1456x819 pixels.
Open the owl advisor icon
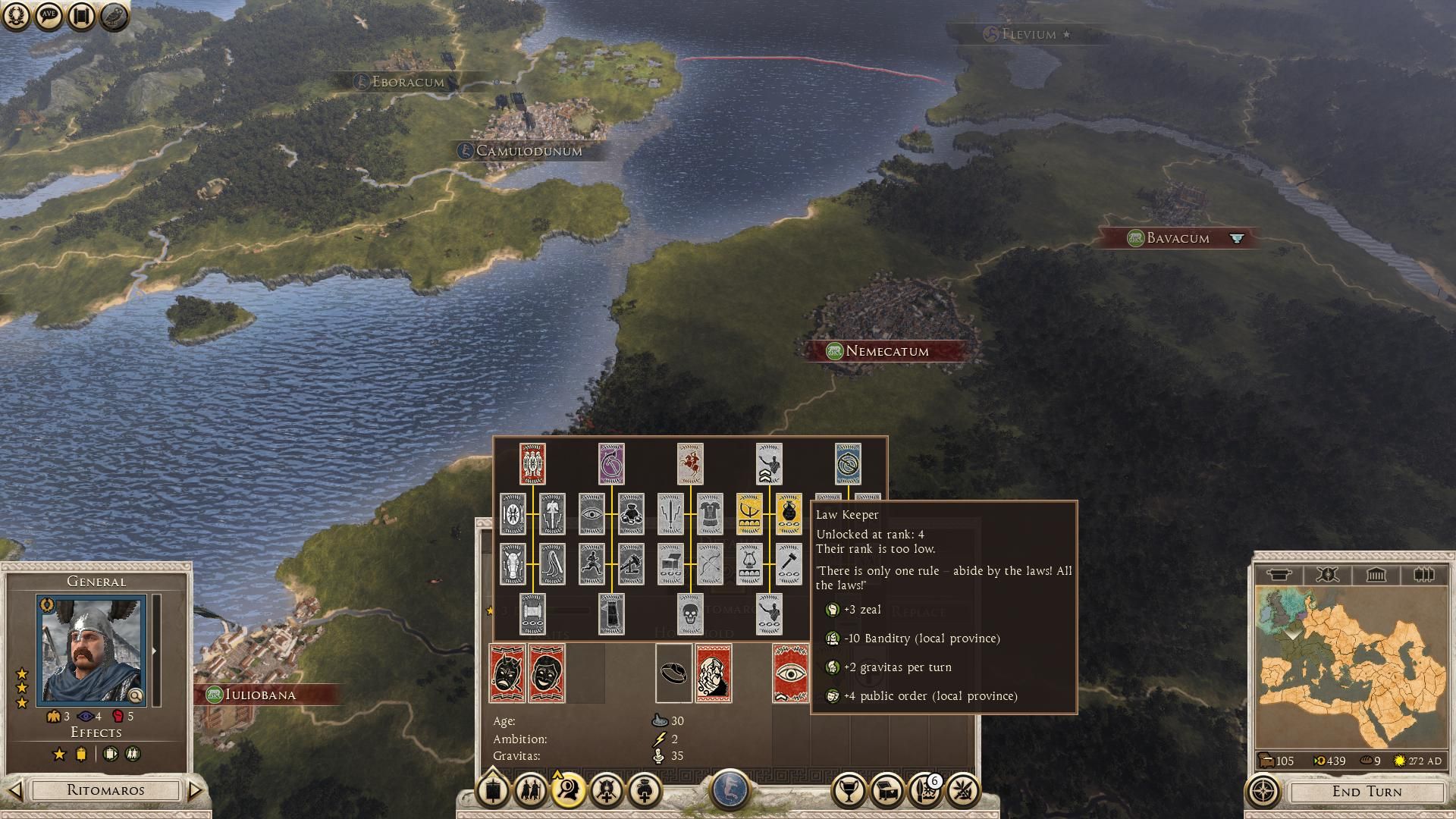pyautogui.click(x=113, y=17)
